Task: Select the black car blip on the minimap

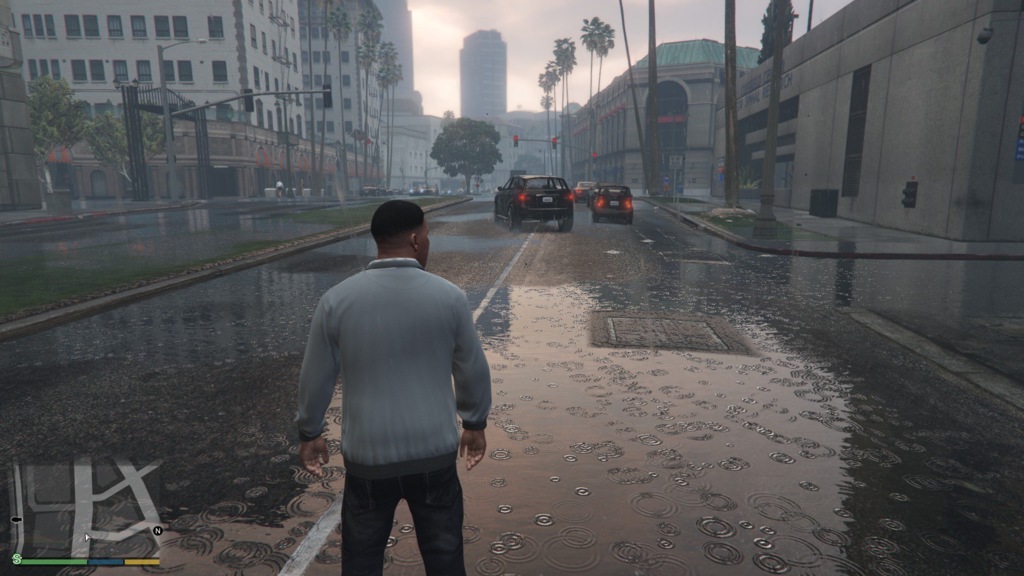Action: [x=16, y=520]
